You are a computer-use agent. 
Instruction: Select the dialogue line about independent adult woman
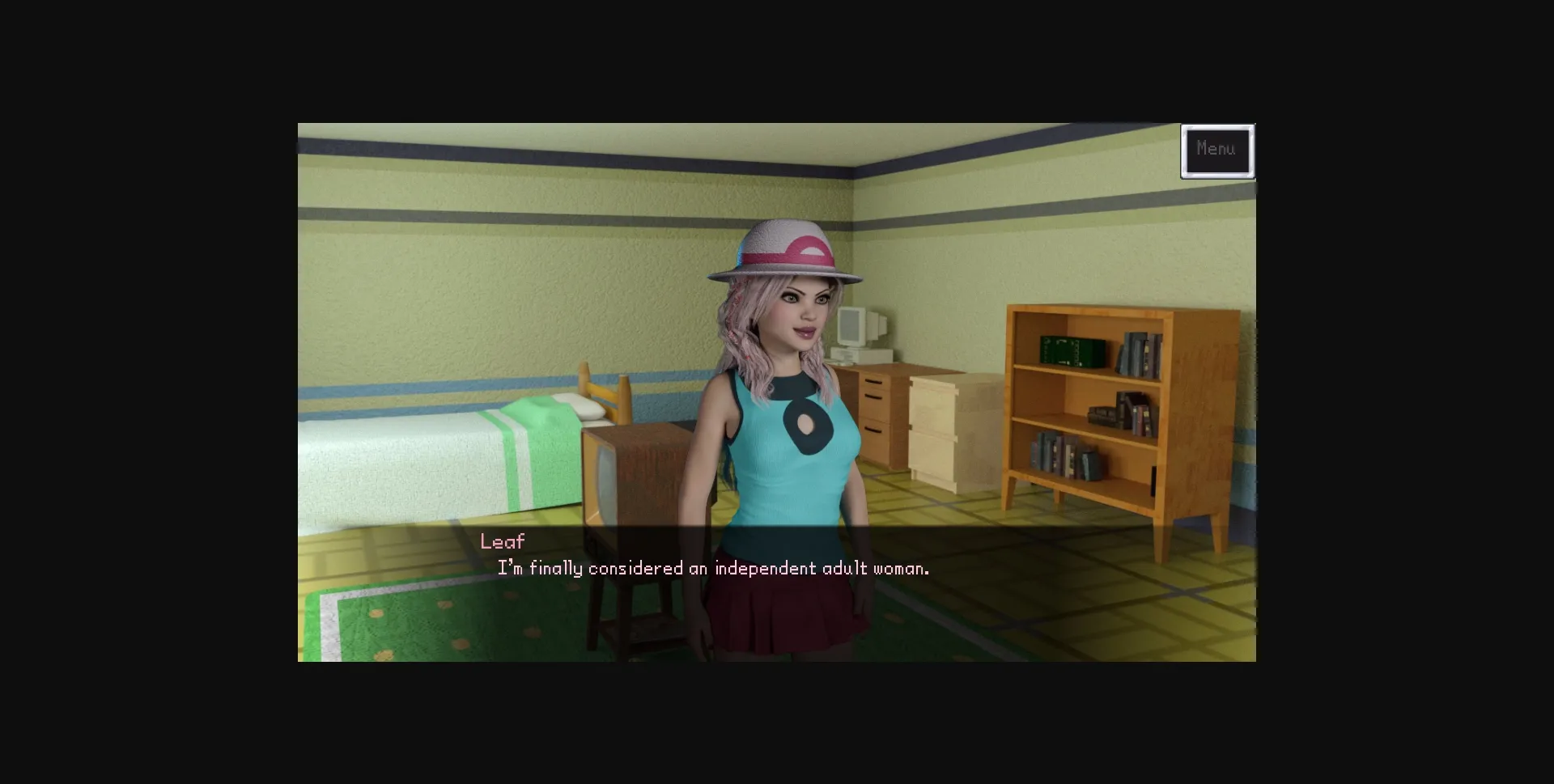tap(712, 568)
